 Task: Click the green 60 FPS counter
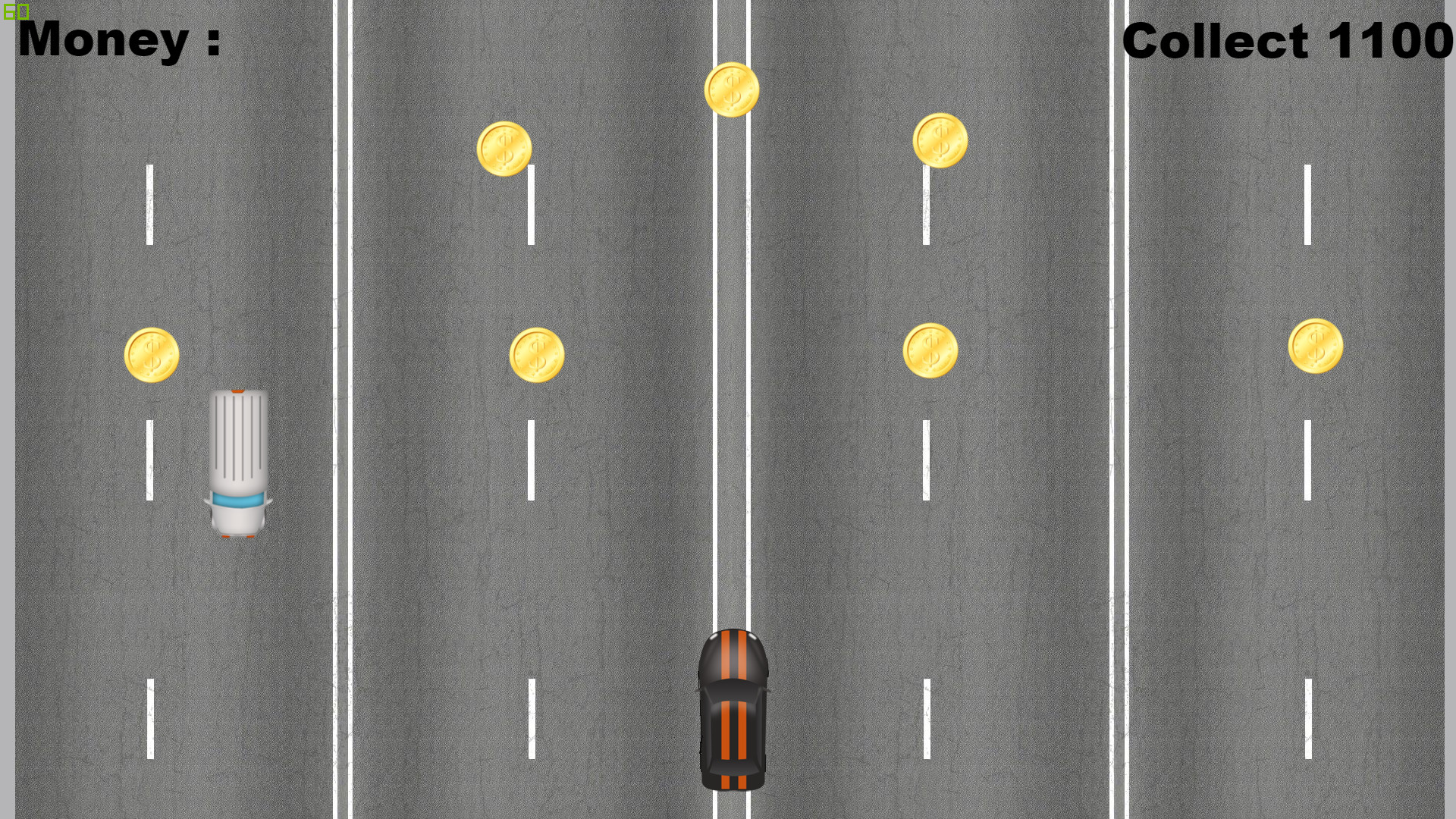coord(15,11)
